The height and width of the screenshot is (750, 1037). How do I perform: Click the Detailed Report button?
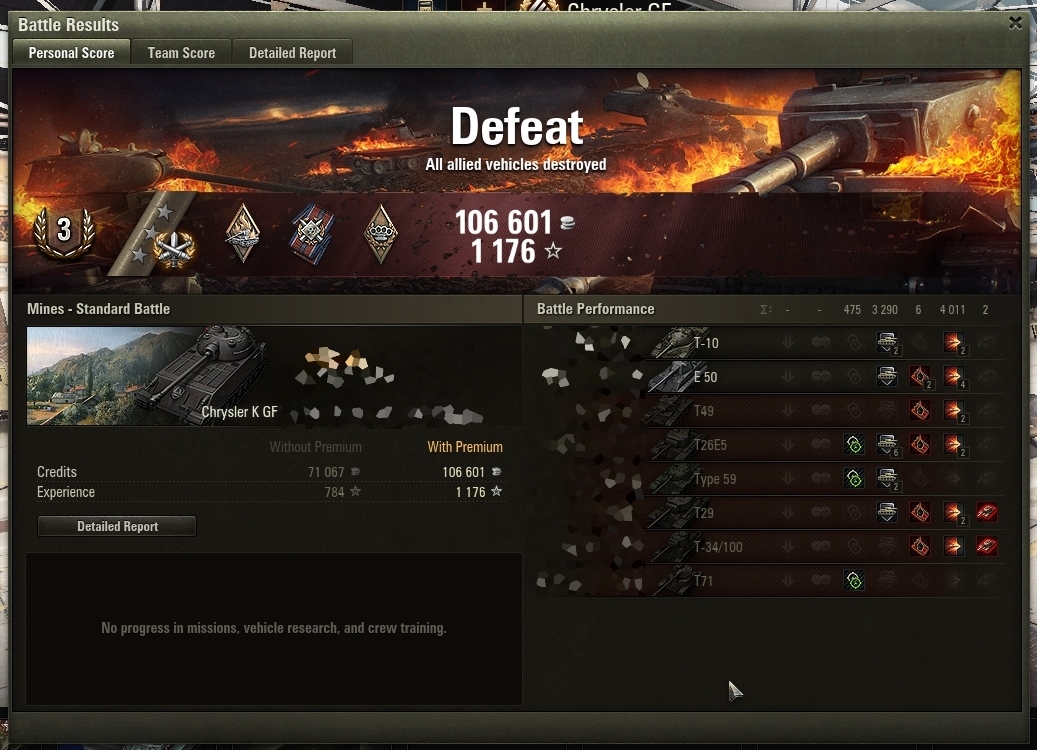coord(117,526)
